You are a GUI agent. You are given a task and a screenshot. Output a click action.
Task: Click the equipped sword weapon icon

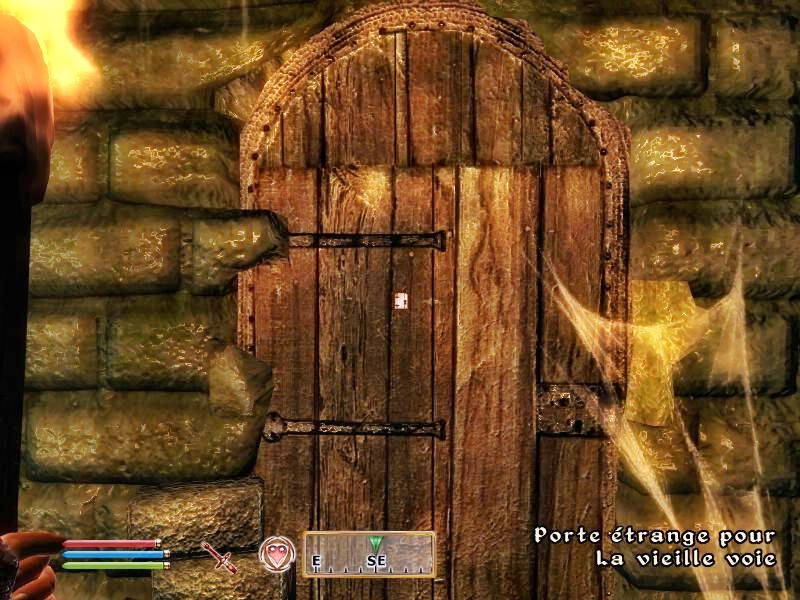point(219,557)
